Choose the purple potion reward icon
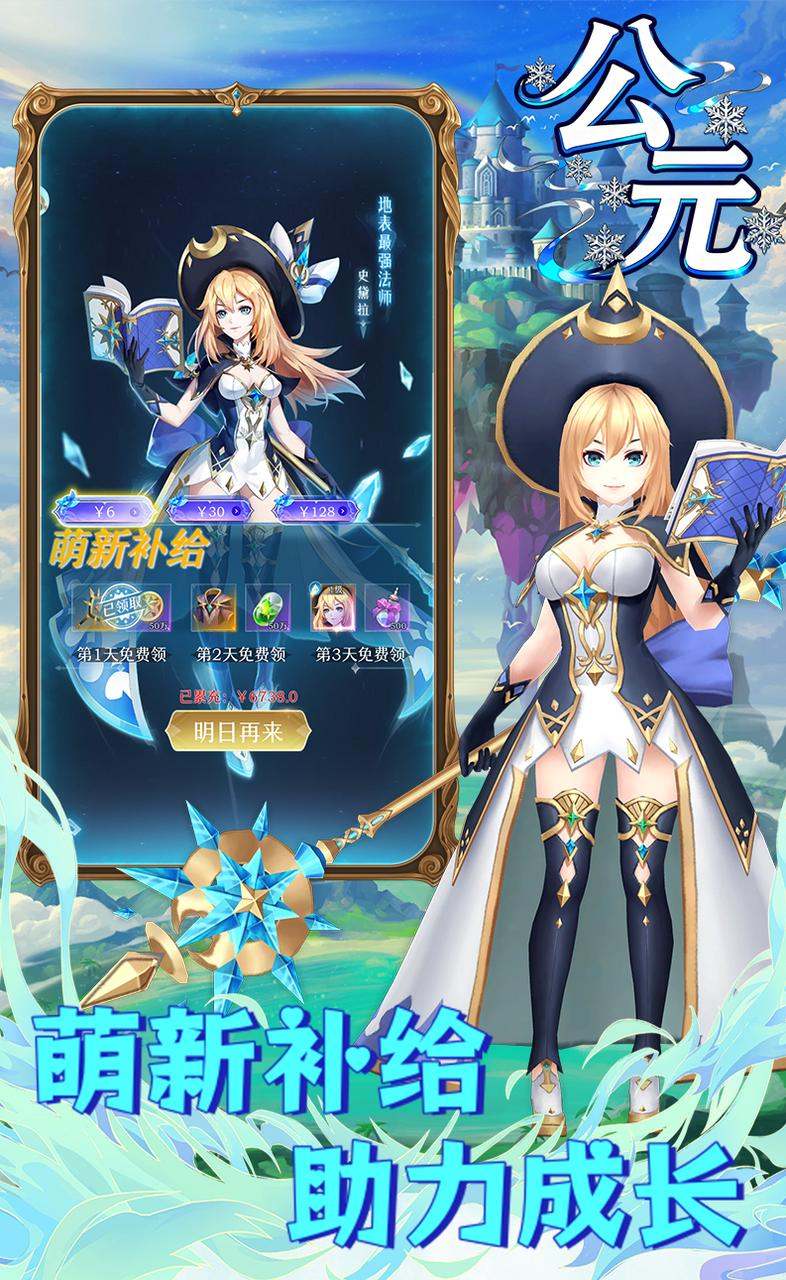 click(x=387, y=609)
